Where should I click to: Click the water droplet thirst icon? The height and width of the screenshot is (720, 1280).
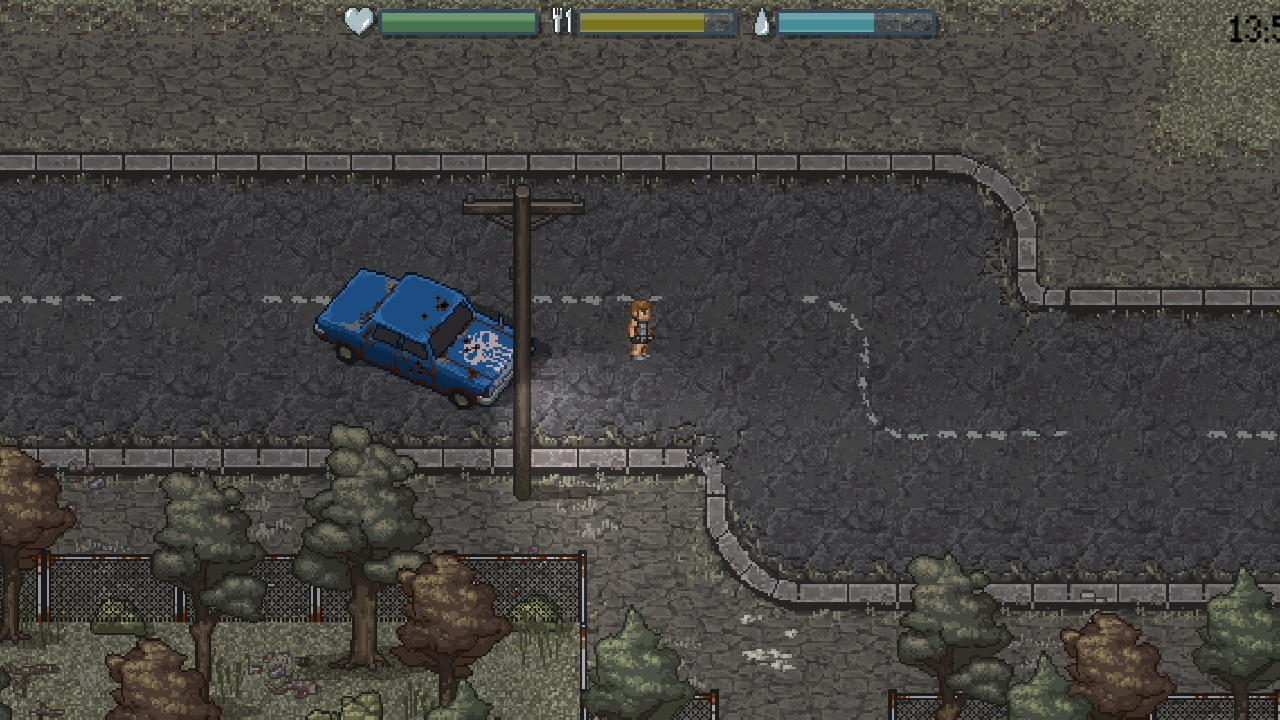pos(760,20)
